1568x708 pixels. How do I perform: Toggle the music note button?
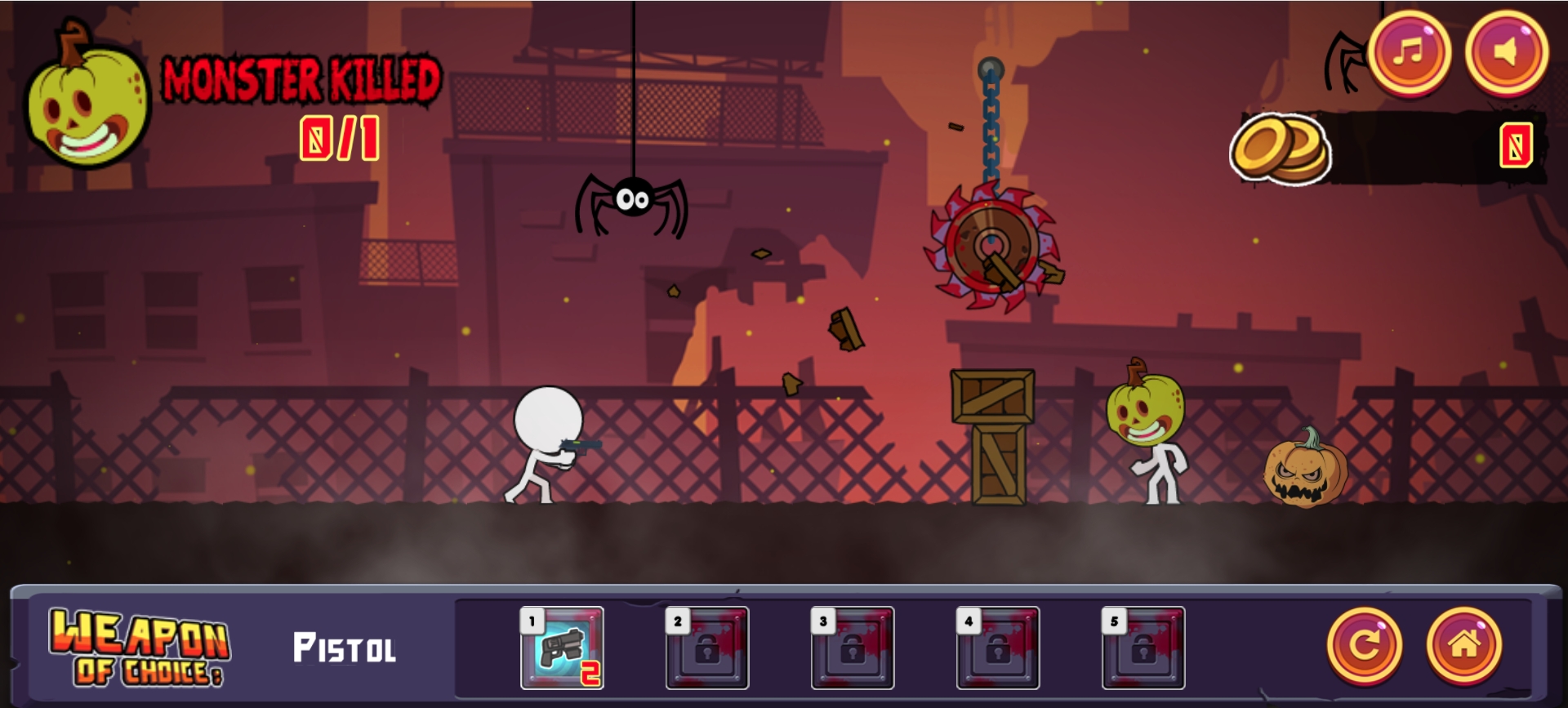point(1409,52)
